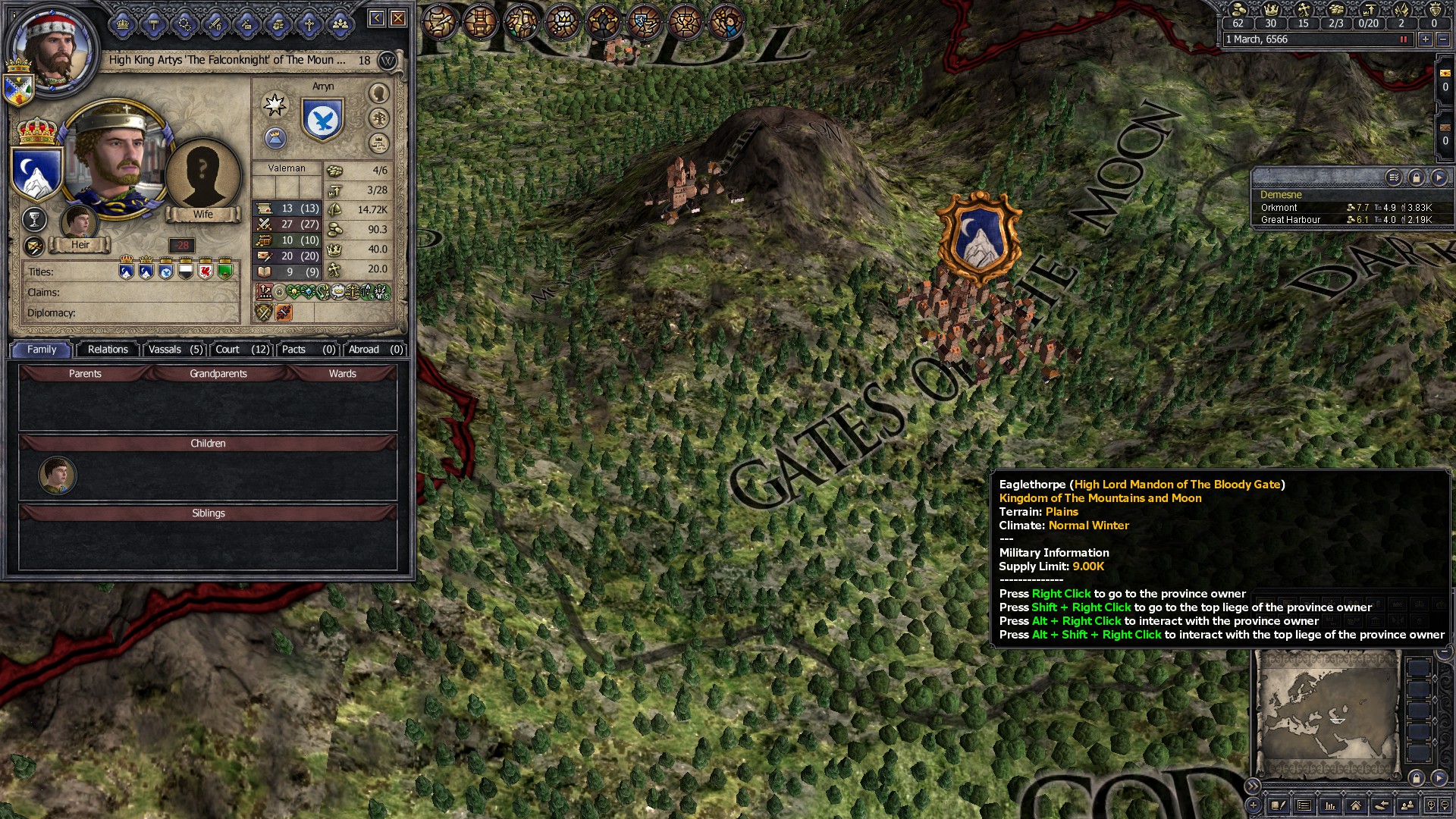Click the minimap parchment

pos(1327,713)
